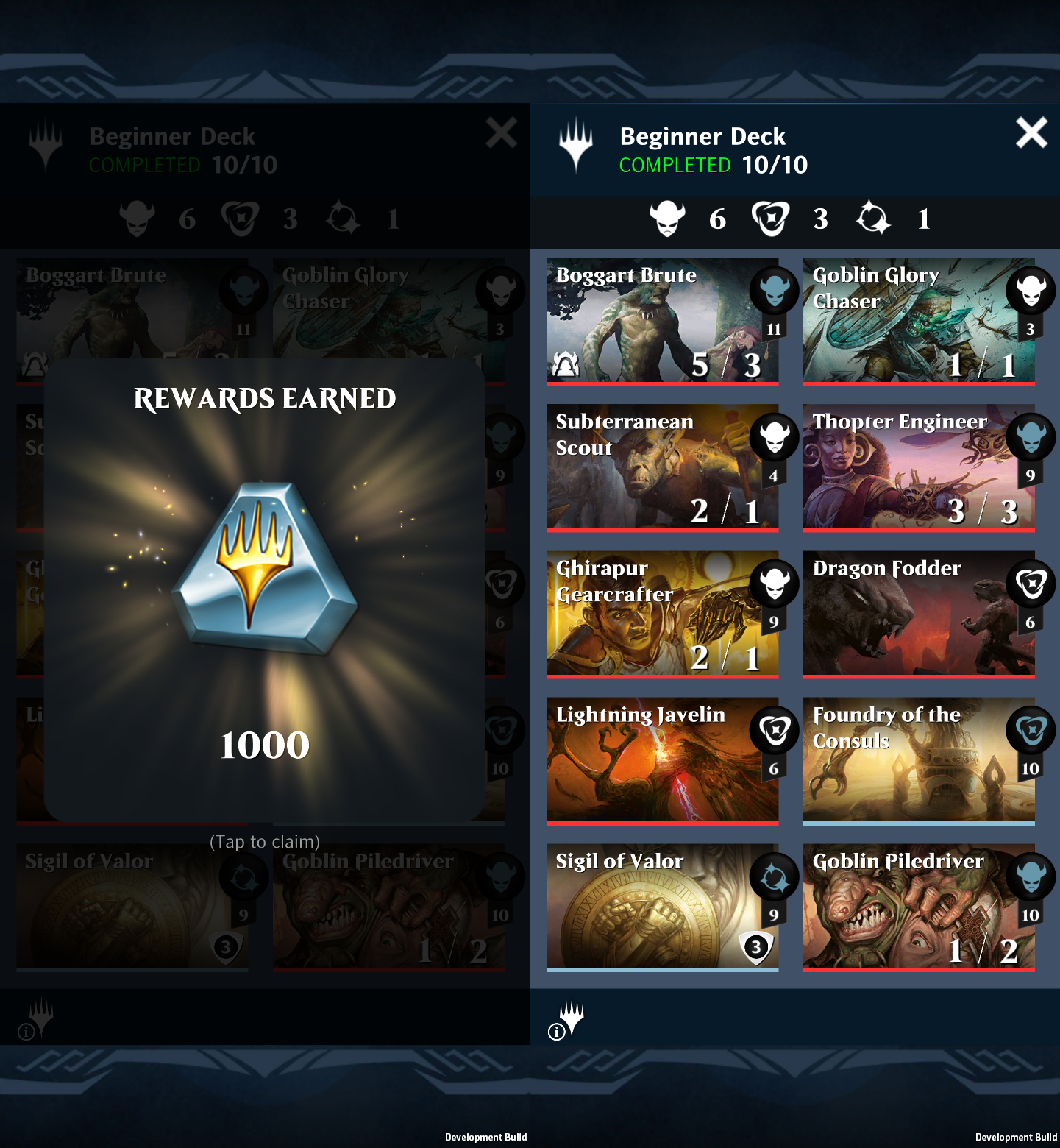Viewport: 1060px width, 1148px height.
Task: Select the Lightning Javelin card
Action: point(662,759)
